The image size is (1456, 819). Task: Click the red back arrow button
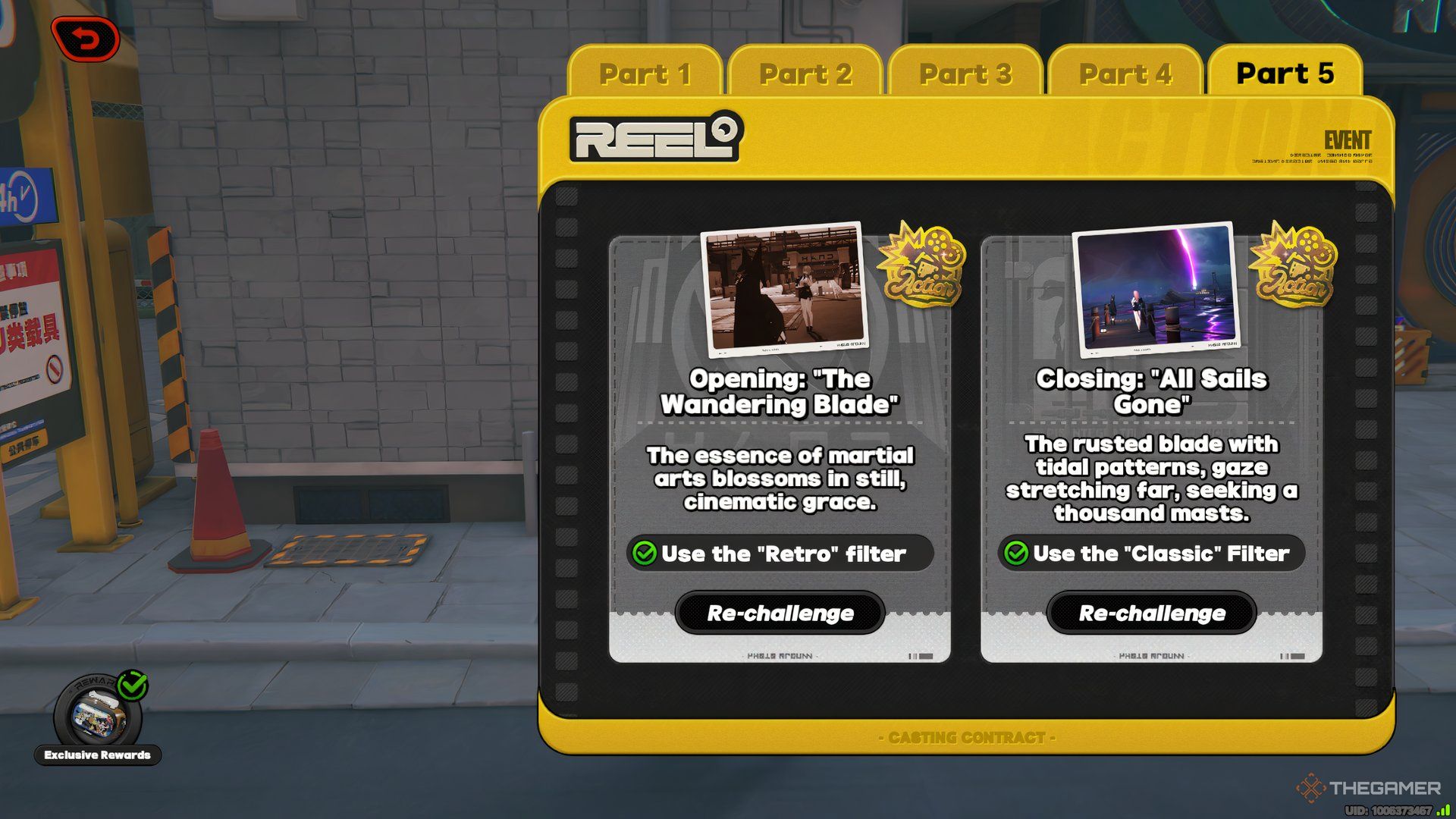[x=86, y=39]
